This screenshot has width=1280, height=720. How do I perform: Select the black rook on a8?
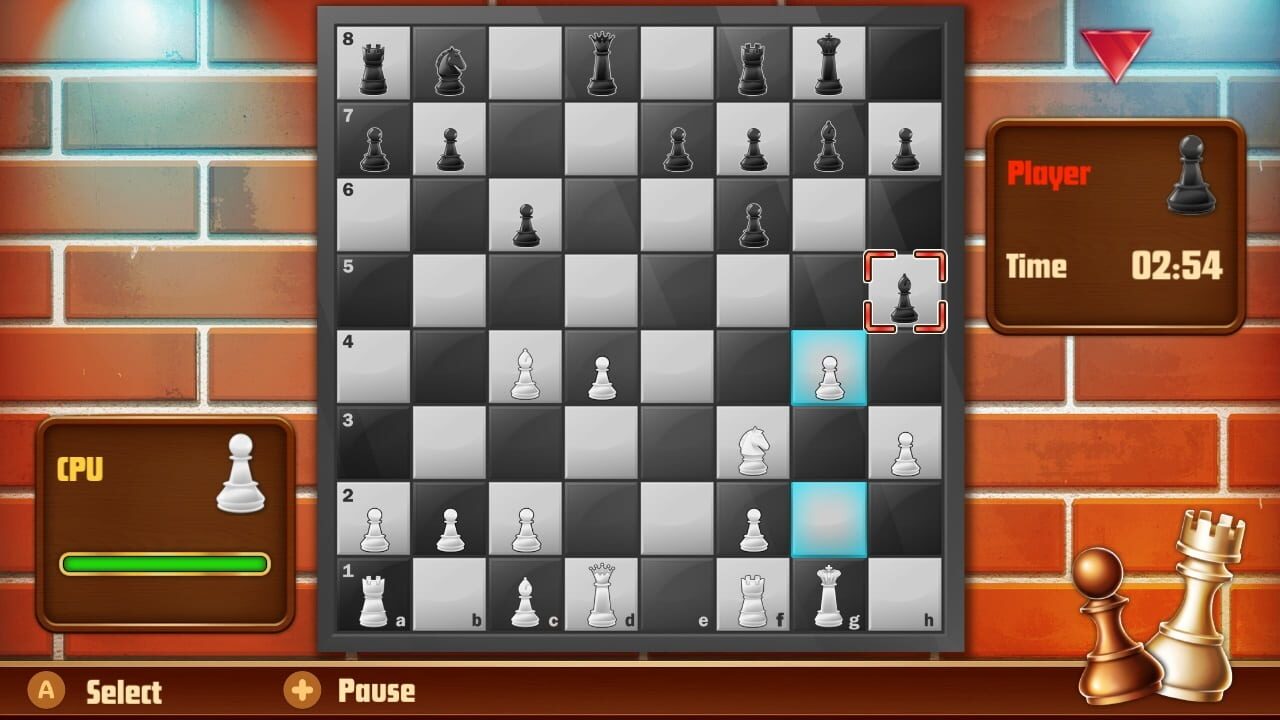coord(375,62)
